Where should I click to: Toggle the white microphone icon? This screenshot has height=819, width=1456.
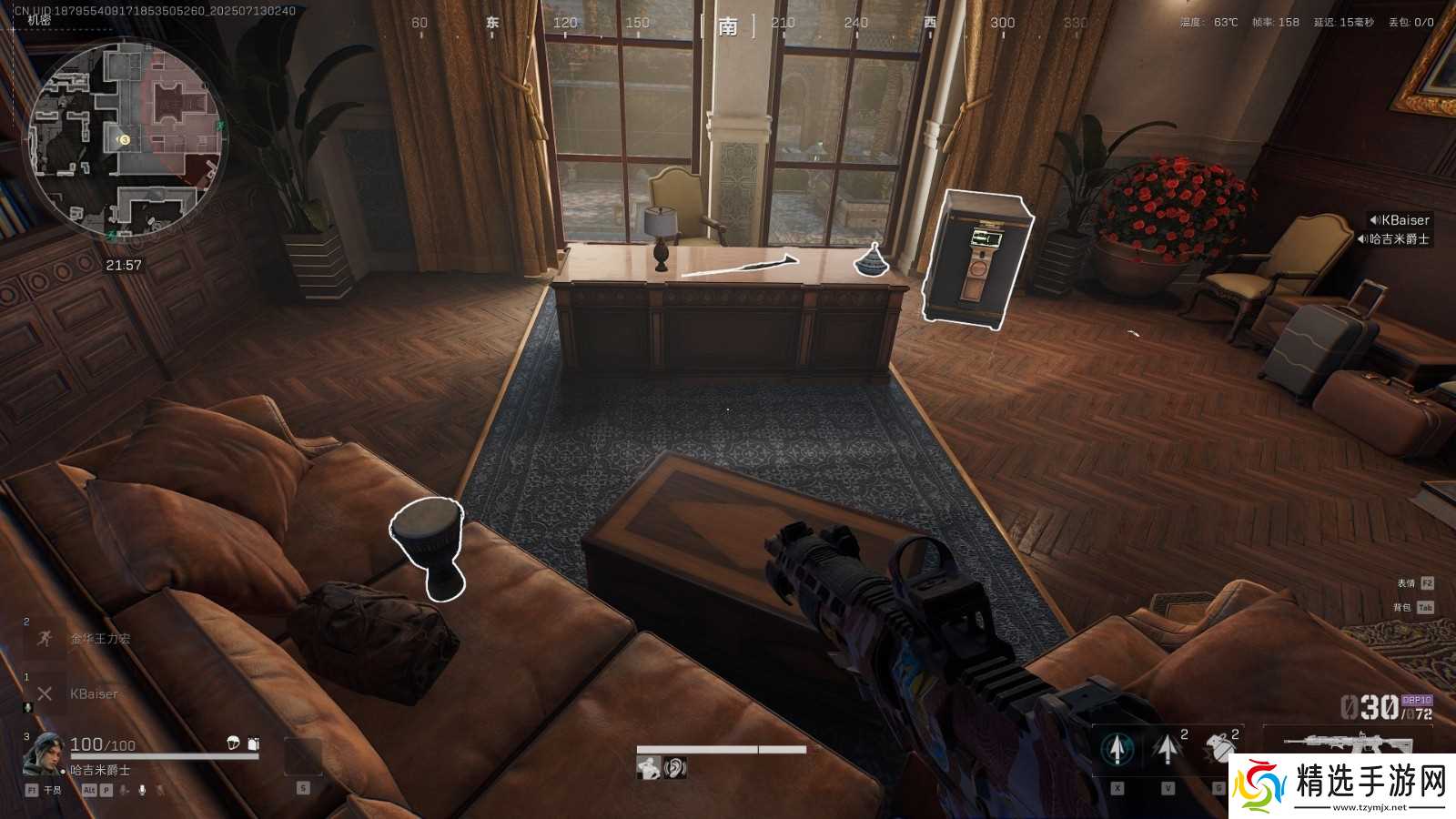click(142, 790)
